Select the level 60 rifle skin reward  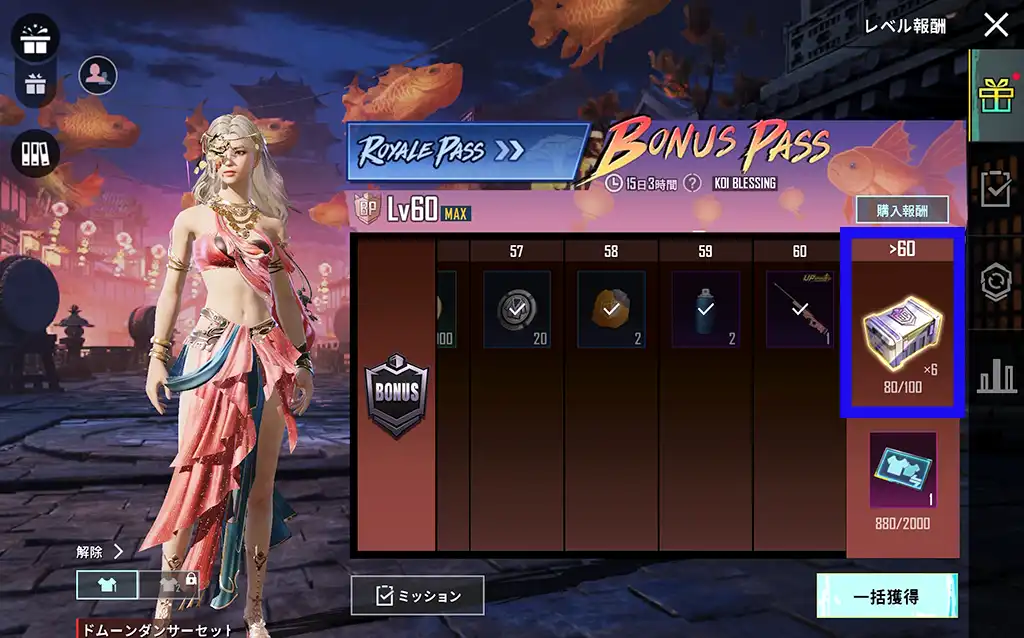coord(799,309)
